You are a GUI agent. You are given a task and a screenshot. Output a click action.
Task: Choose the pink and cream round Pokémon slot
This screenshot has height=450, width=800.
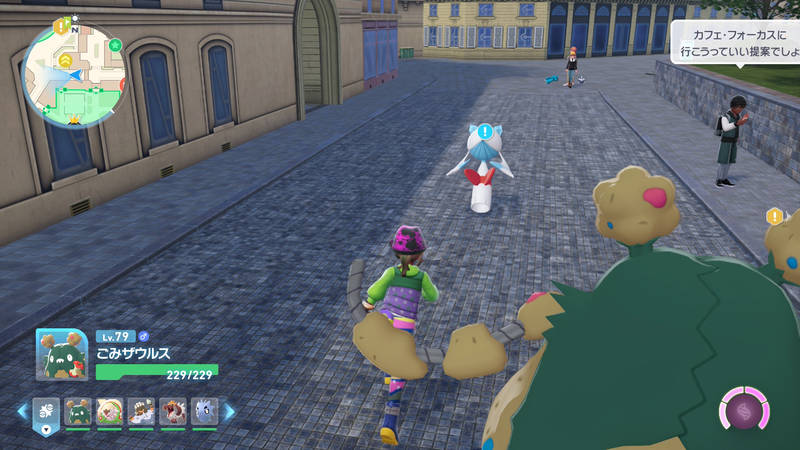109,411
